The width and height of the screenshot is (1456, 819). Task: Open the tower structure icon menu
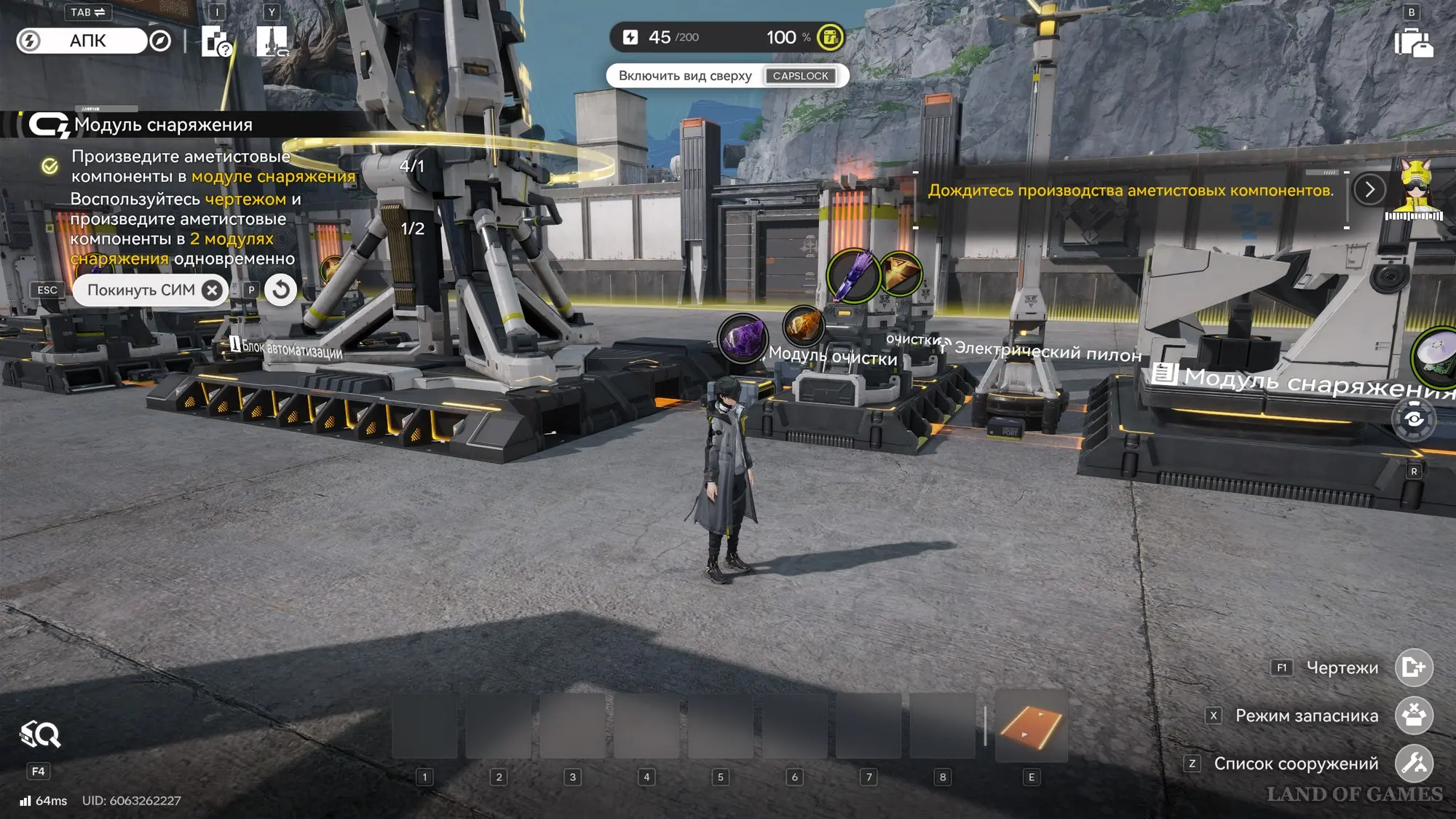click(x=272, y=41)
